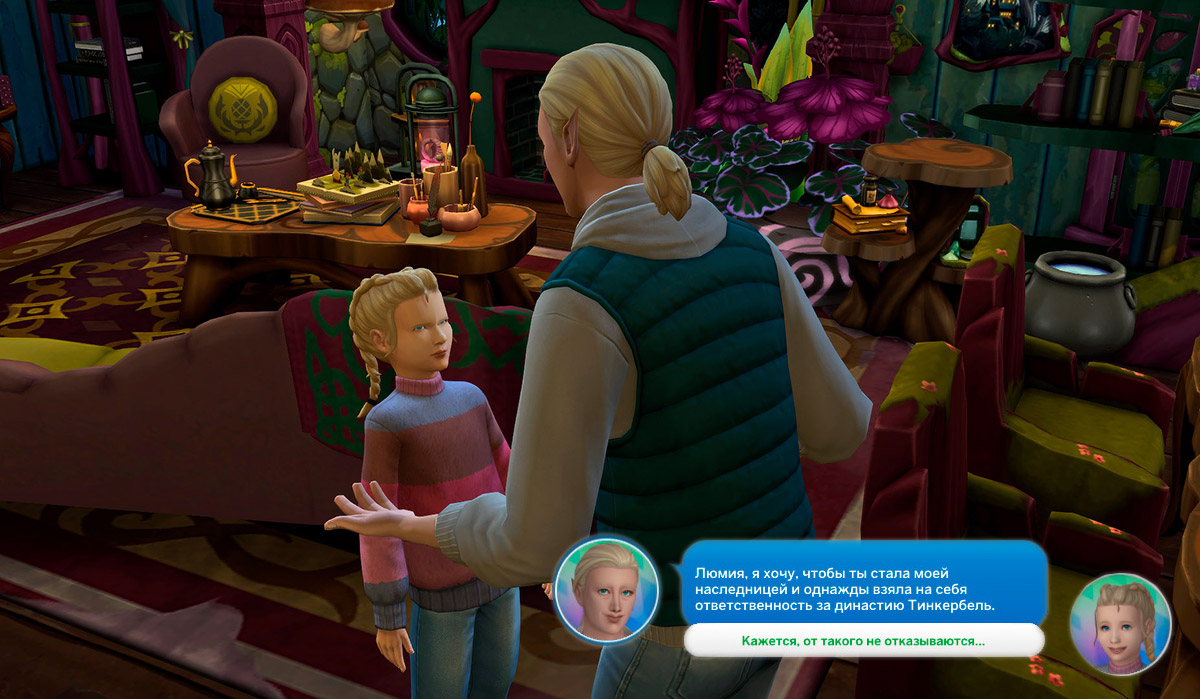The width and height of the screenshot is (1200, 699).
Task: Select the braided girl's portrait
Action: [x=1119, y=623]
